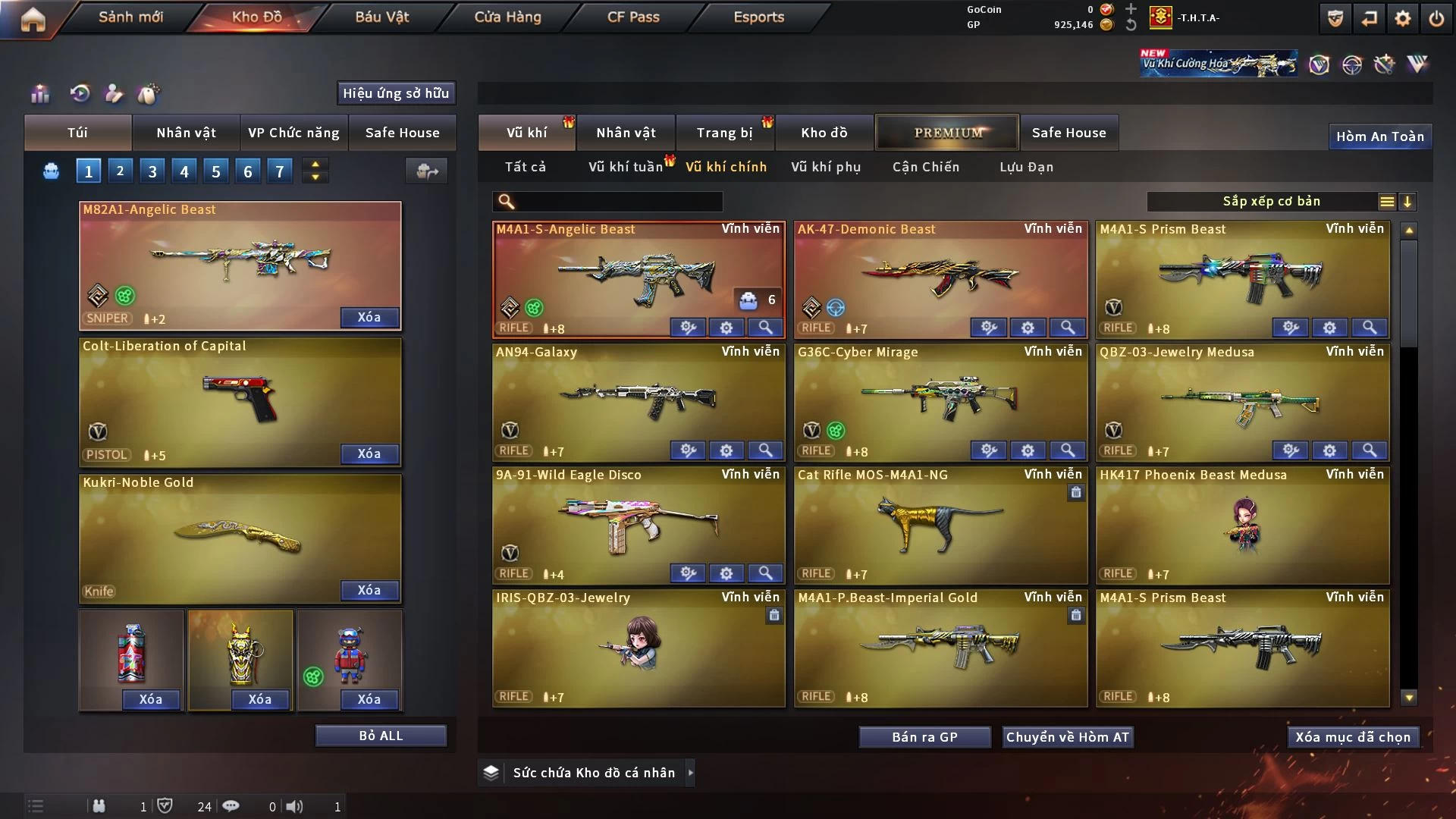Show the Cận Chiến melee category
The image size is (1456, 819).
(x=926, y=167)
